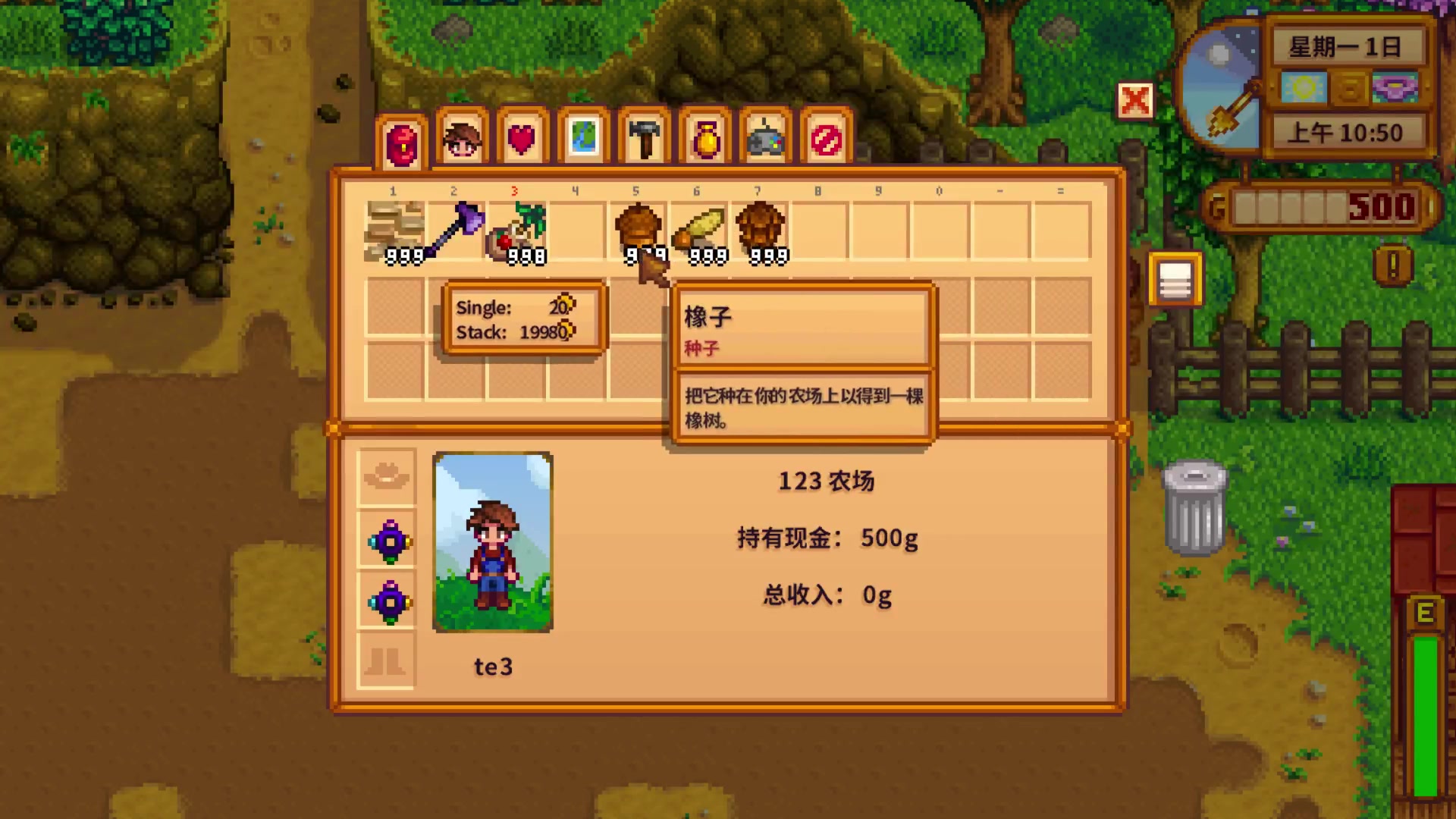Viewport: 1456px width, 819px height.
Task: Open the social tab with the heart icon
Action: (x=521, y=136)
